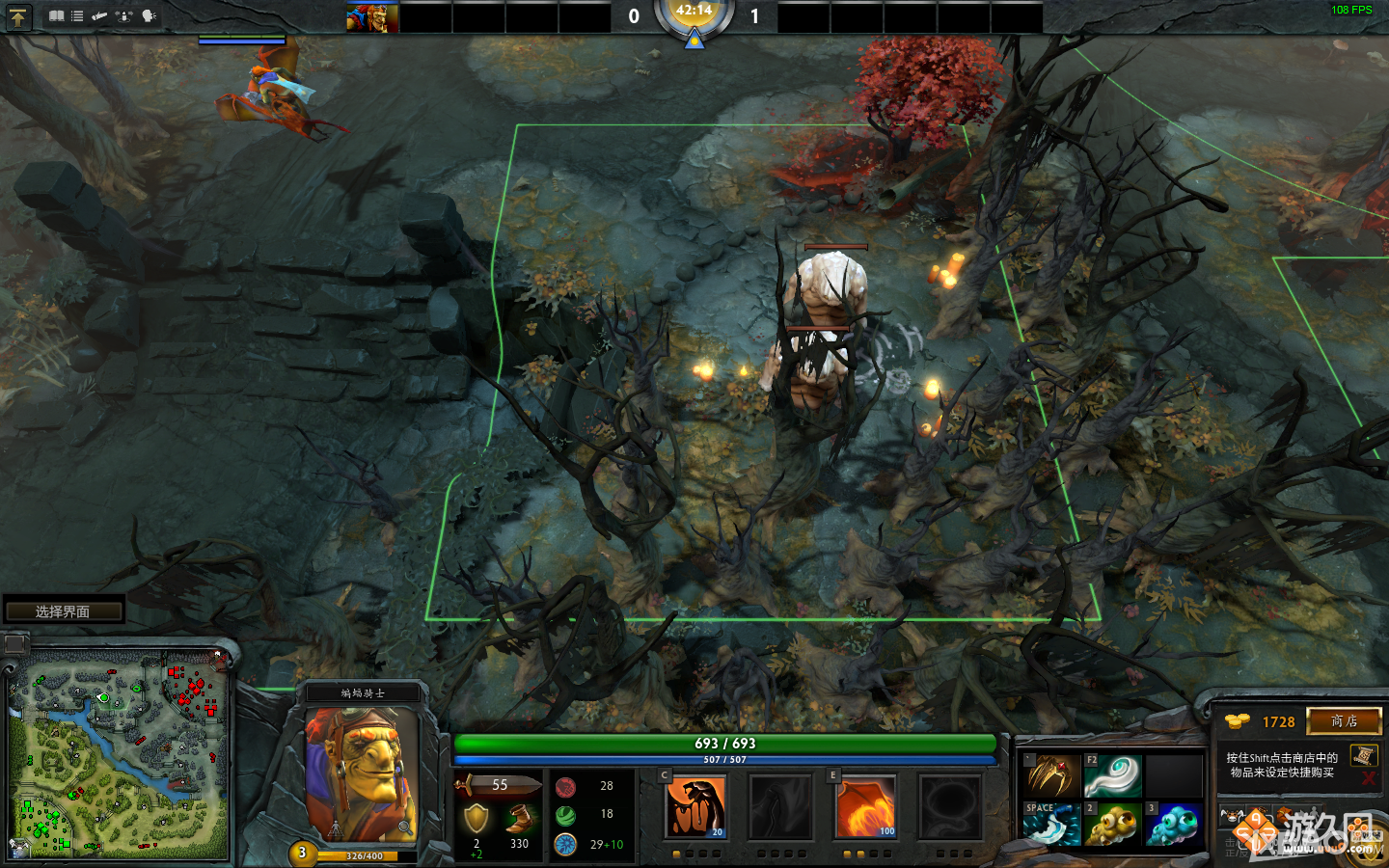The width and height of the screenshot is (1389, 868).
Task: Open the scoreboard with the book icon
Action: (x=57, y=16)
